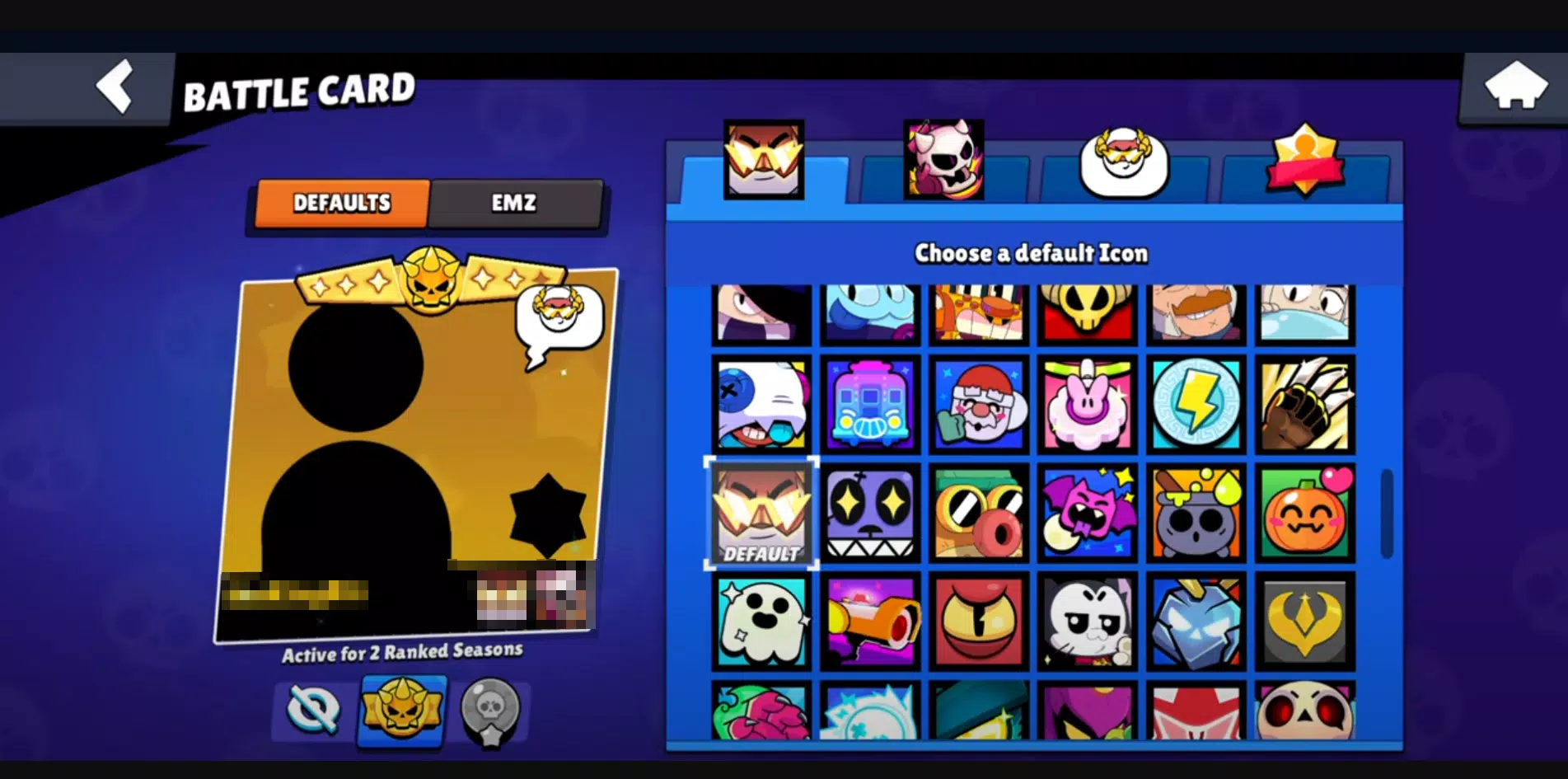
Task: Choose the white ghost icon
Action: coord(761,620)
